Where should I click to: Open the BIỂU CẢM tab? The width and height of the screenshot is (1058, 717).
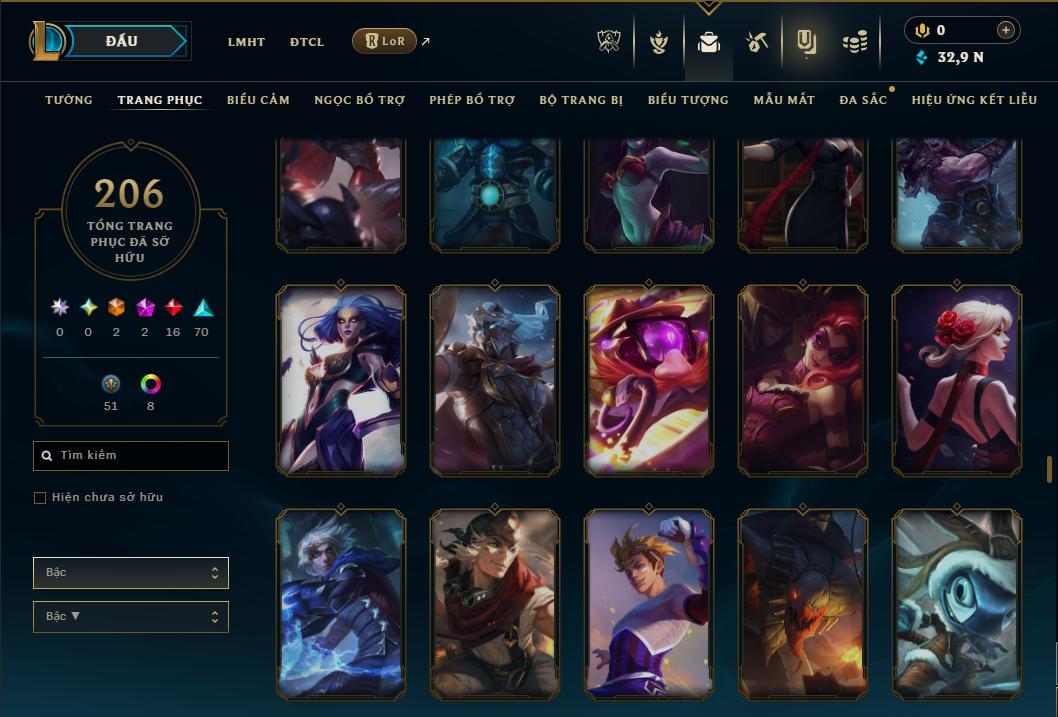click(258, 100)
